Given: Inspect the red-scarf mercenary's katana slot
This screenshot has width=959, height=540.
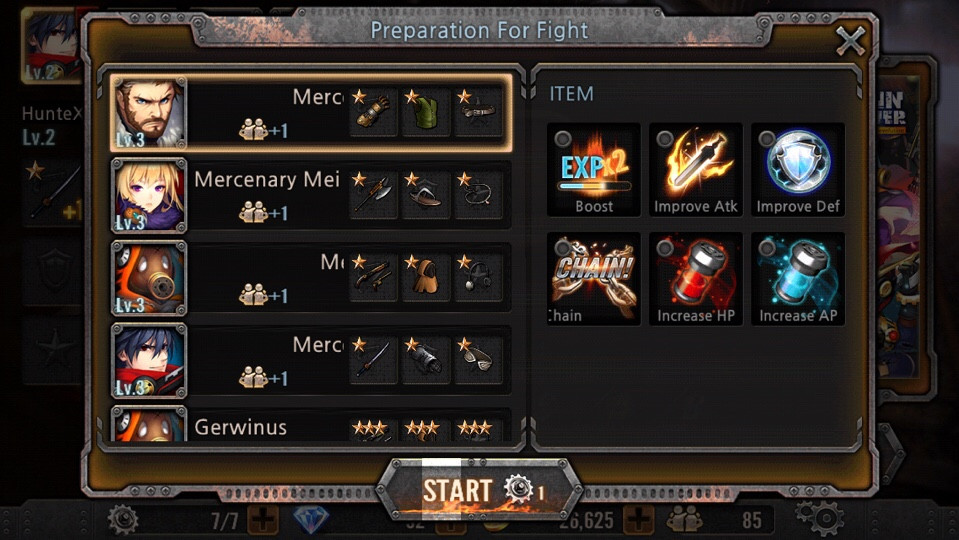Looking at the screenshot, I should pyautogui.click(x=374, y=359).
